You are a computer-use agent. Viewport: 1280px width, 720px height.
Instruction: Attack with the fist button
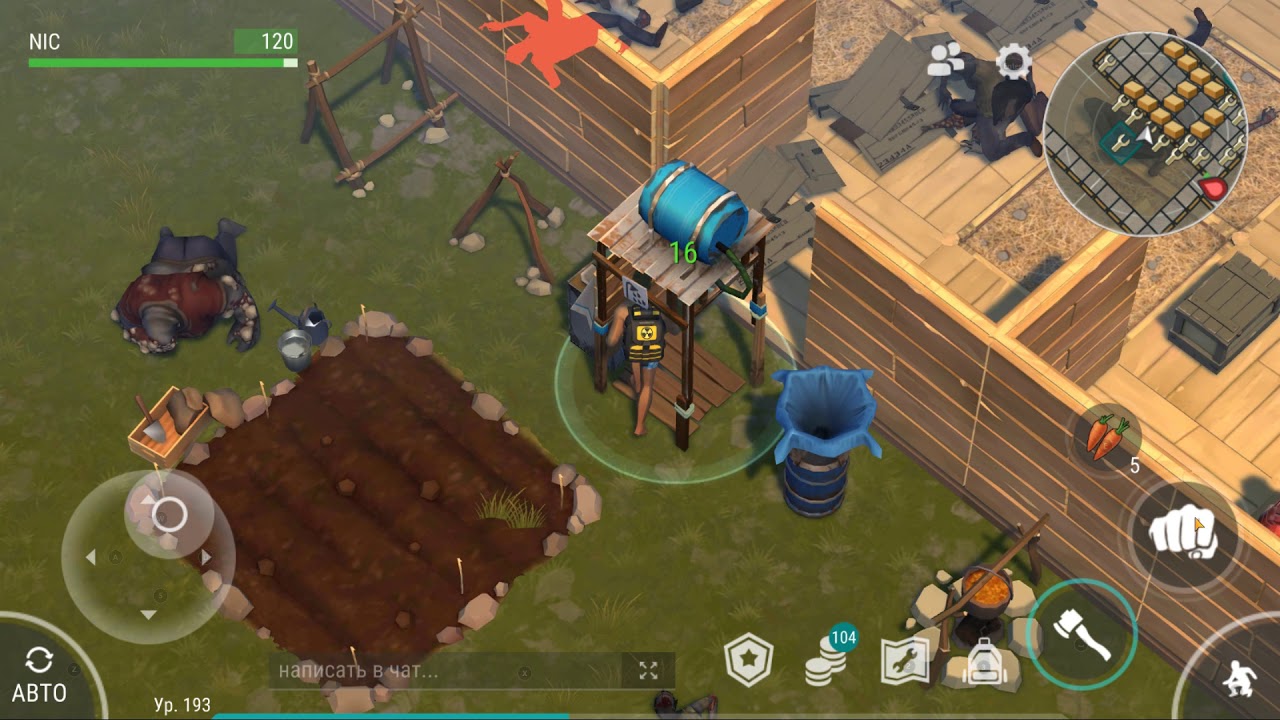tap(1183, 535)
